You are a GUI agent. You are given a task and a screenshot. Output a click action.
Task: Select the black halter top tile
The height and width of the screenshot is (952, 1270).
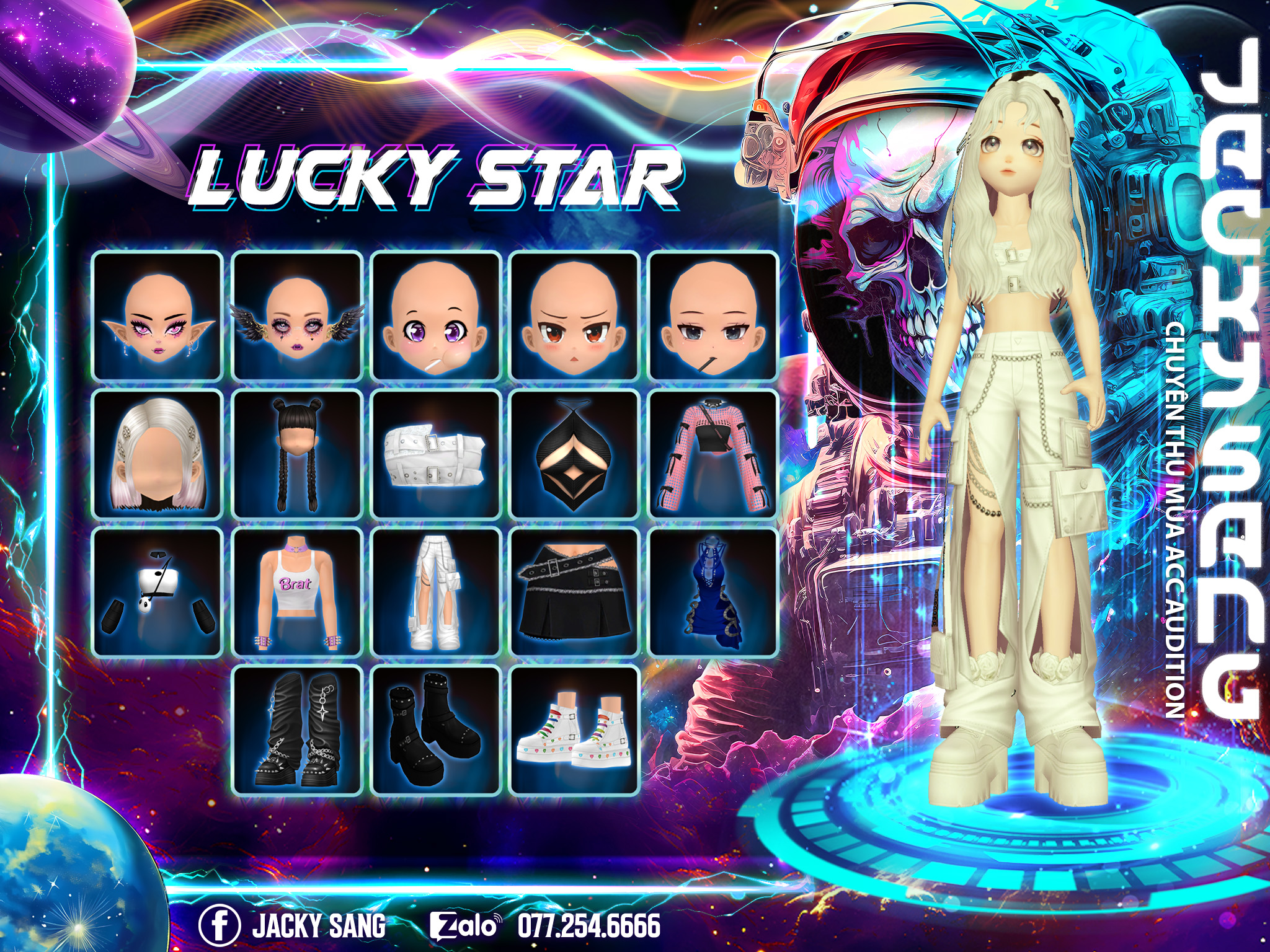(x=575, y=454)
